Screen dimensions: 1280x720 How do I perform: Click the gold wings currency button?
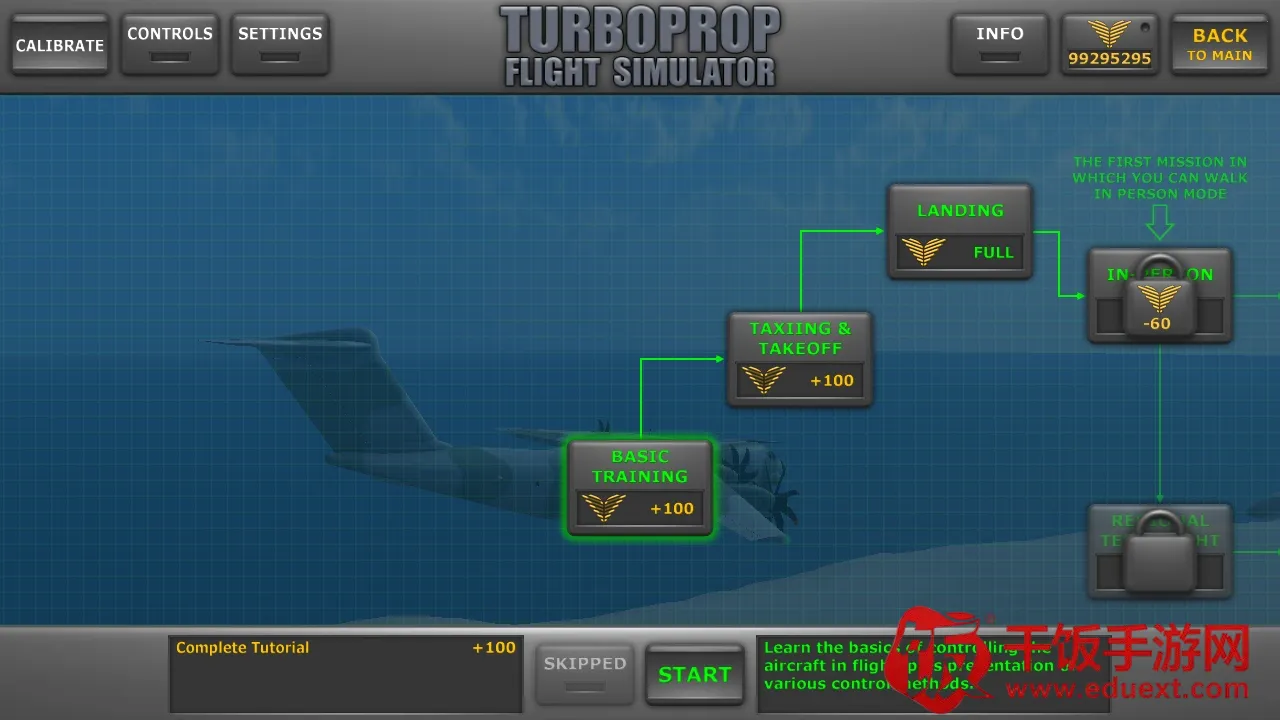pyautogui.click(x=1109, y=45)
